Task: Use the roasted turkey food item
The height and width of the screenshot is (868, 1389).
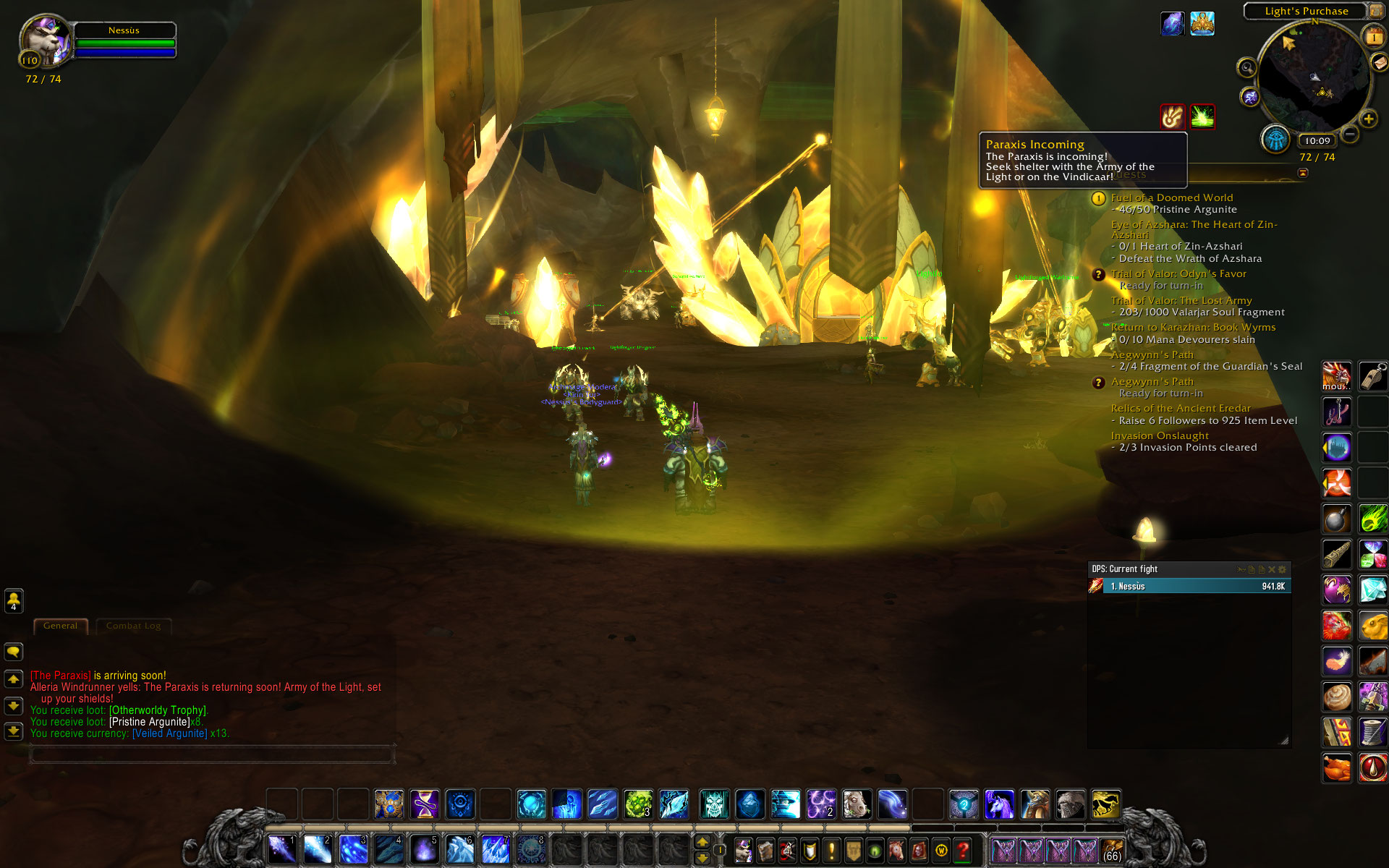Action: (x=1336, y=767)
